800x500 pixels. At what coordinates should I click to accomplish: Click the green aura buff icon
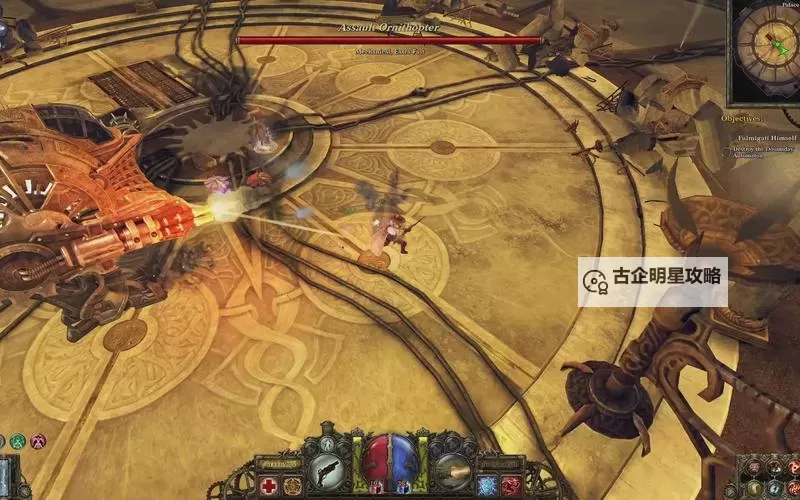pyautogui.click(x=17, y=440)
